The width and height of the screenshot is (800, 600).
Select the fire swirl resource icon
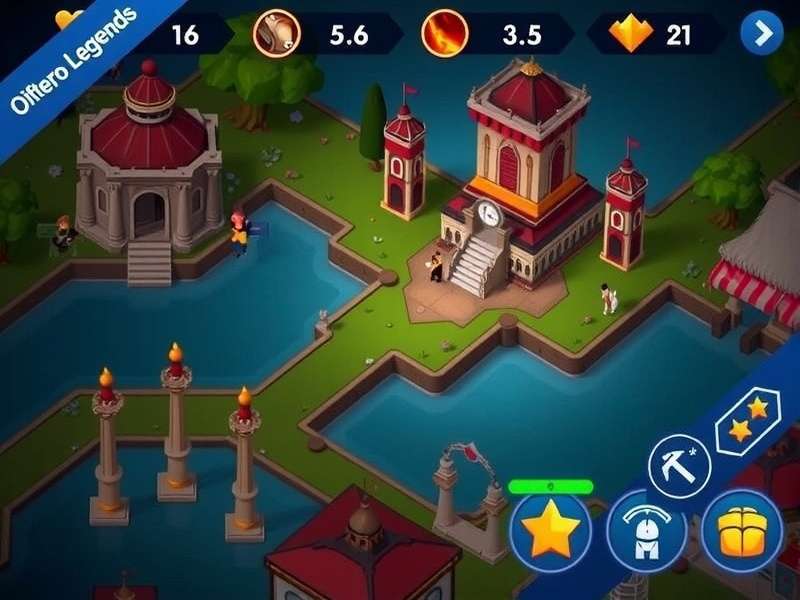pyautogui.click(x=443, y=34)
